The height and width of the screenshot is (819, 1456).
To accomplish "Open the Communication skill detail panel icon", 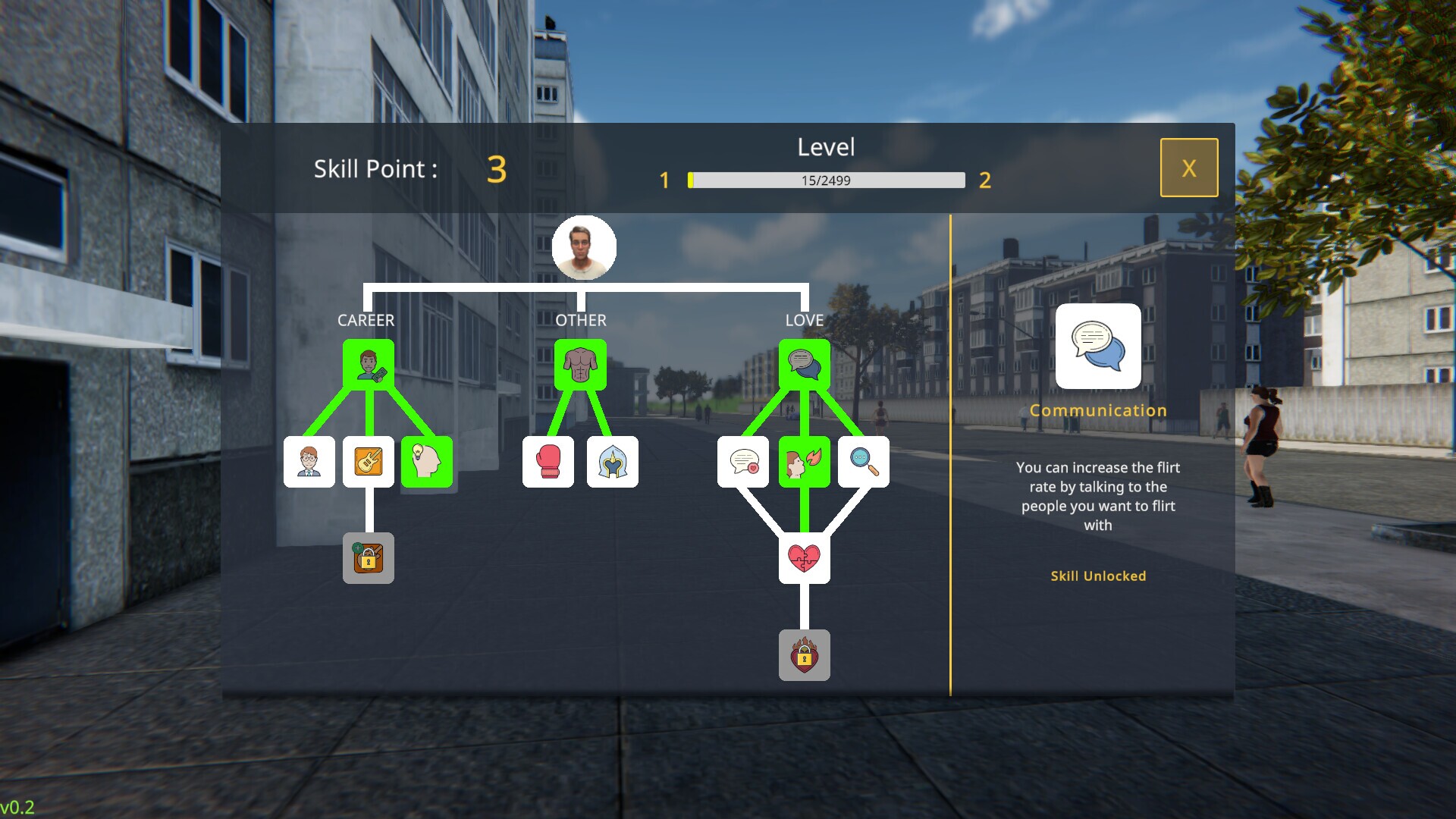I will point(1099,347).
